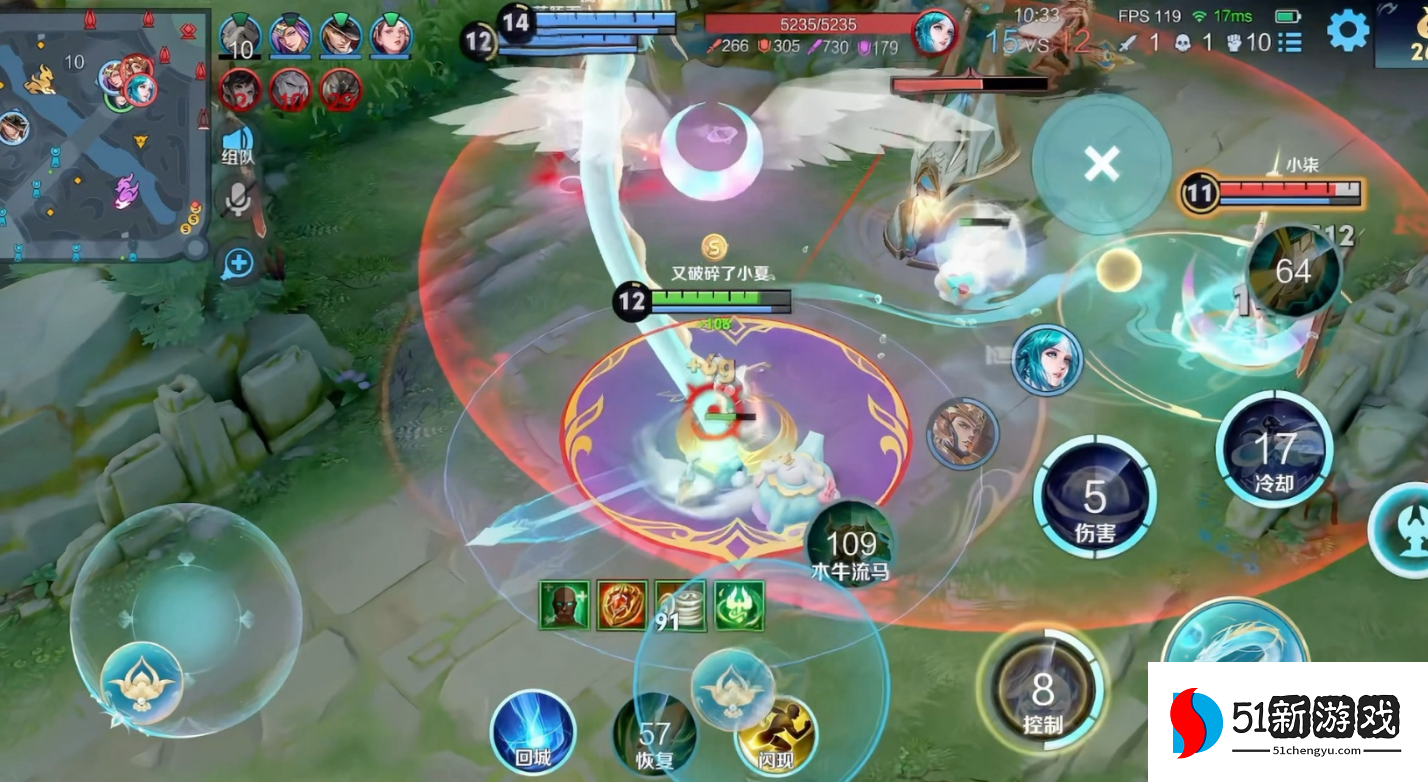Open the settings gear menu
Viewport: 1428px width, 782px height.
point(1347,32)
